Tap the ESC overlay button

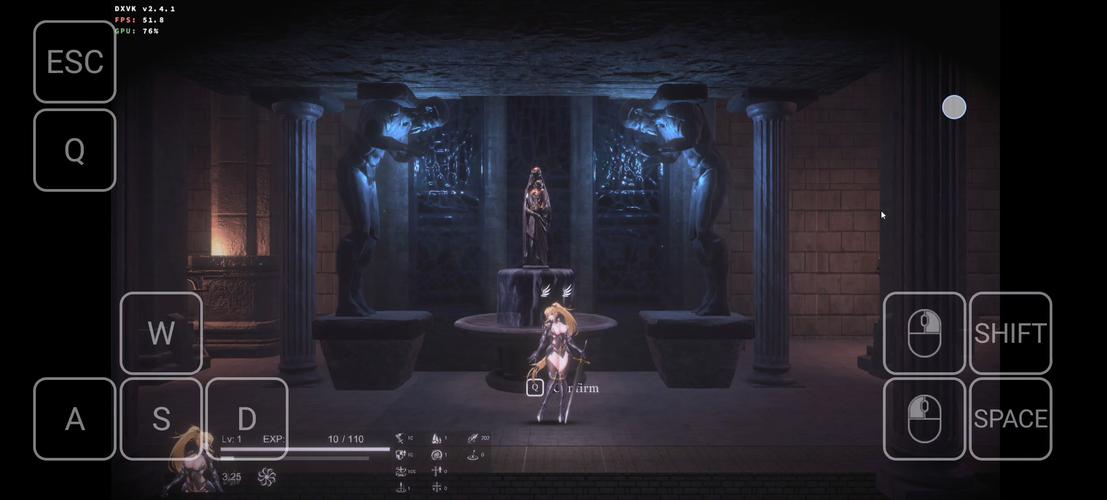75,62
